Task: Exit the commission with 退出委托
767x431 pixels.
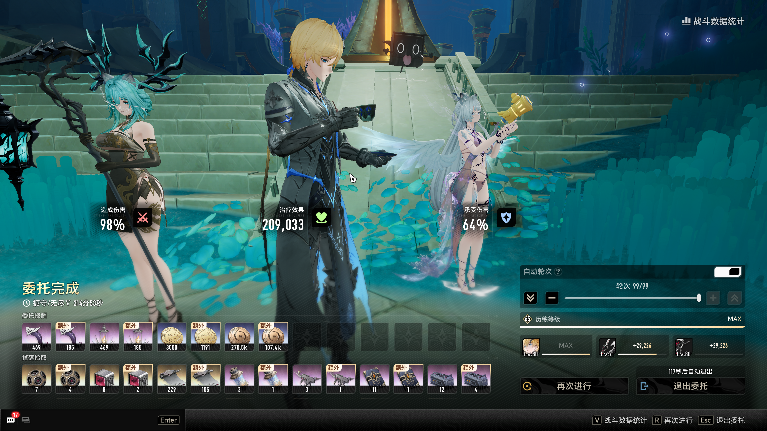Action: tap(690, 385)
